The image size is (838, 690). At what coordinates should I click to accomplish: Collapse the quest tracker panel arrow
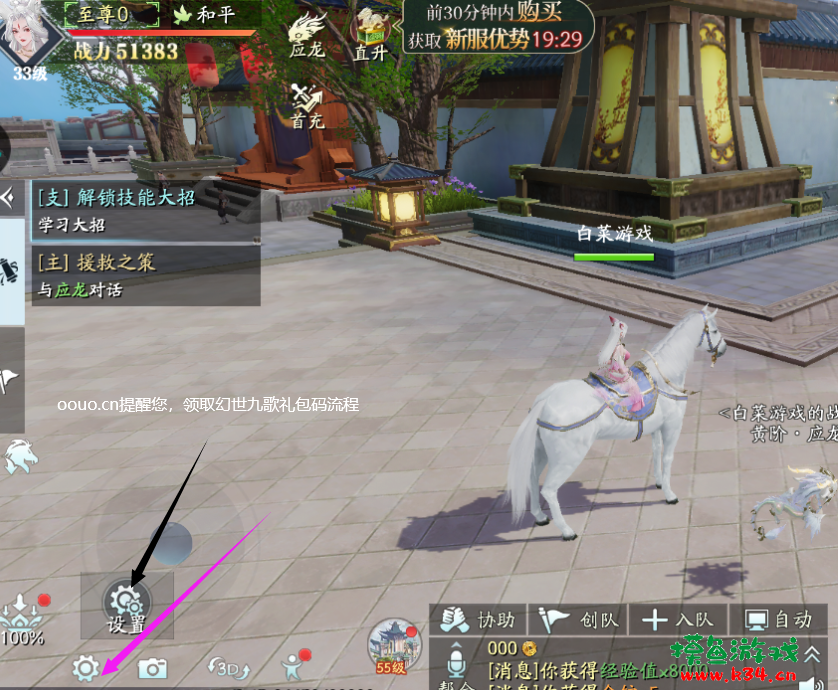pos(9,197)
